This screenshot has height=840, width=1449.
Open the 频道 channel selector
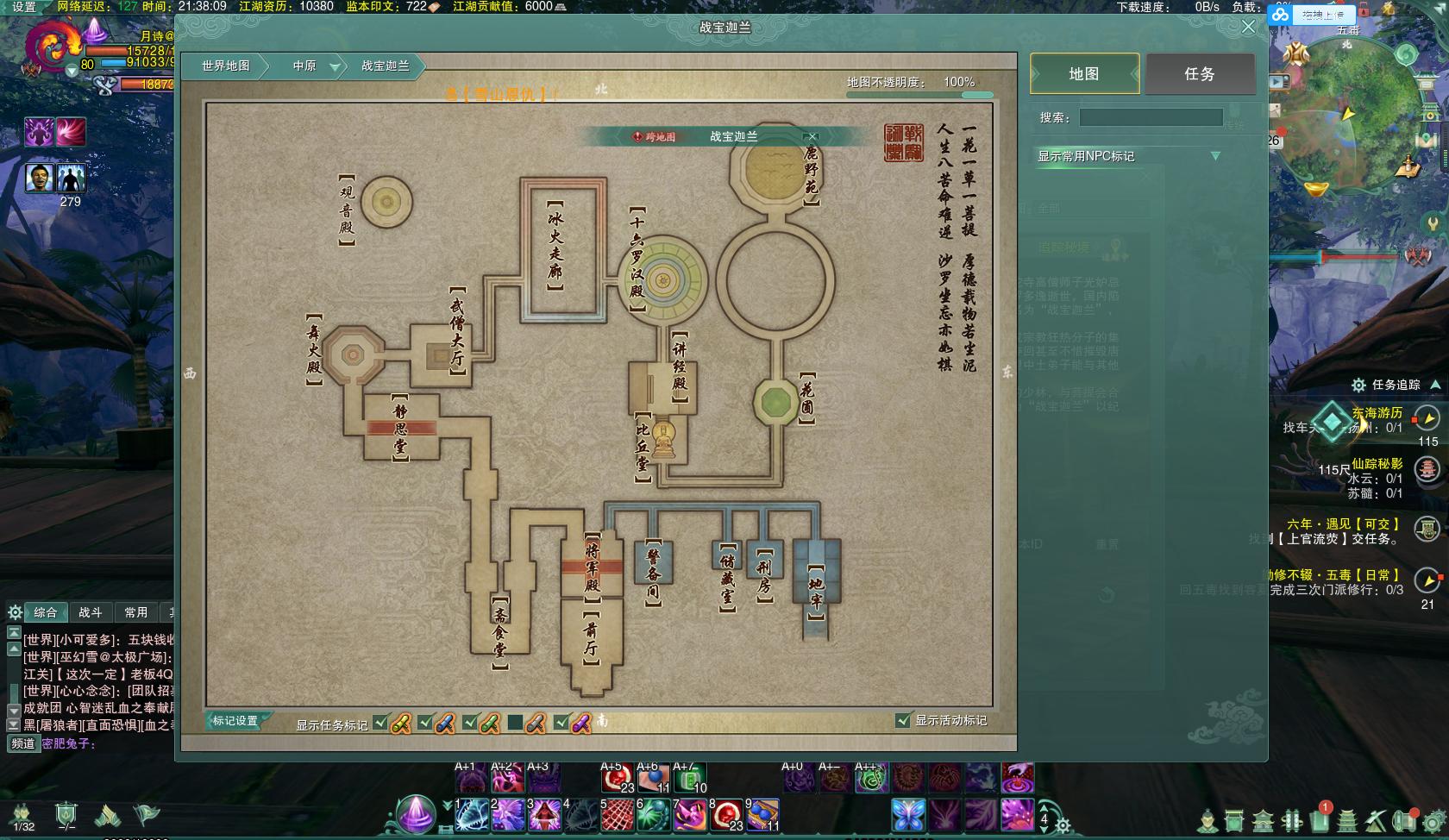click(23, 743)
